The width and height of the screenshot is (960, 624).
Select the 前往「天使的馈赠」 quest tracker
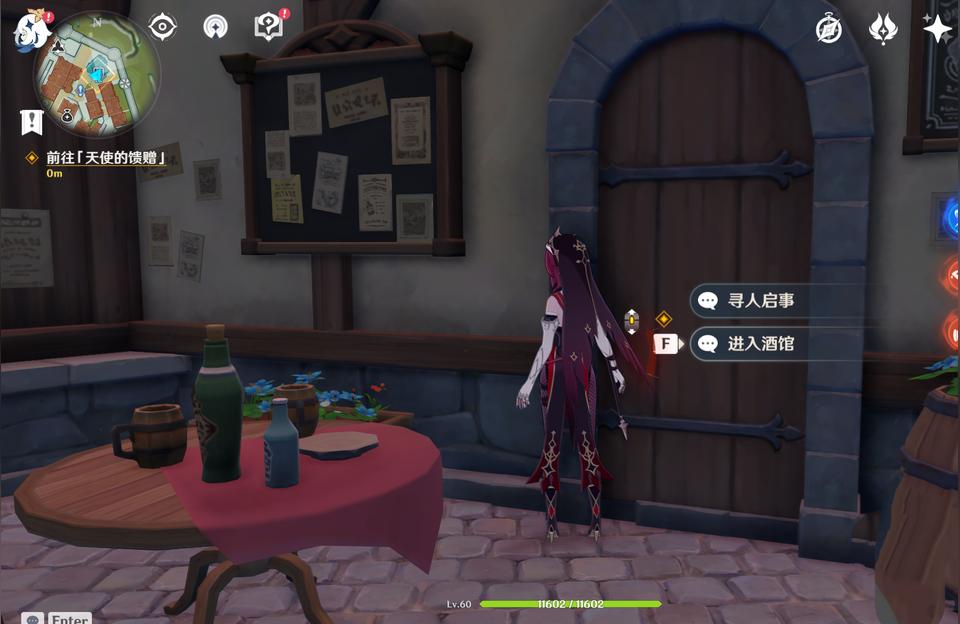[x=105, y=158]
